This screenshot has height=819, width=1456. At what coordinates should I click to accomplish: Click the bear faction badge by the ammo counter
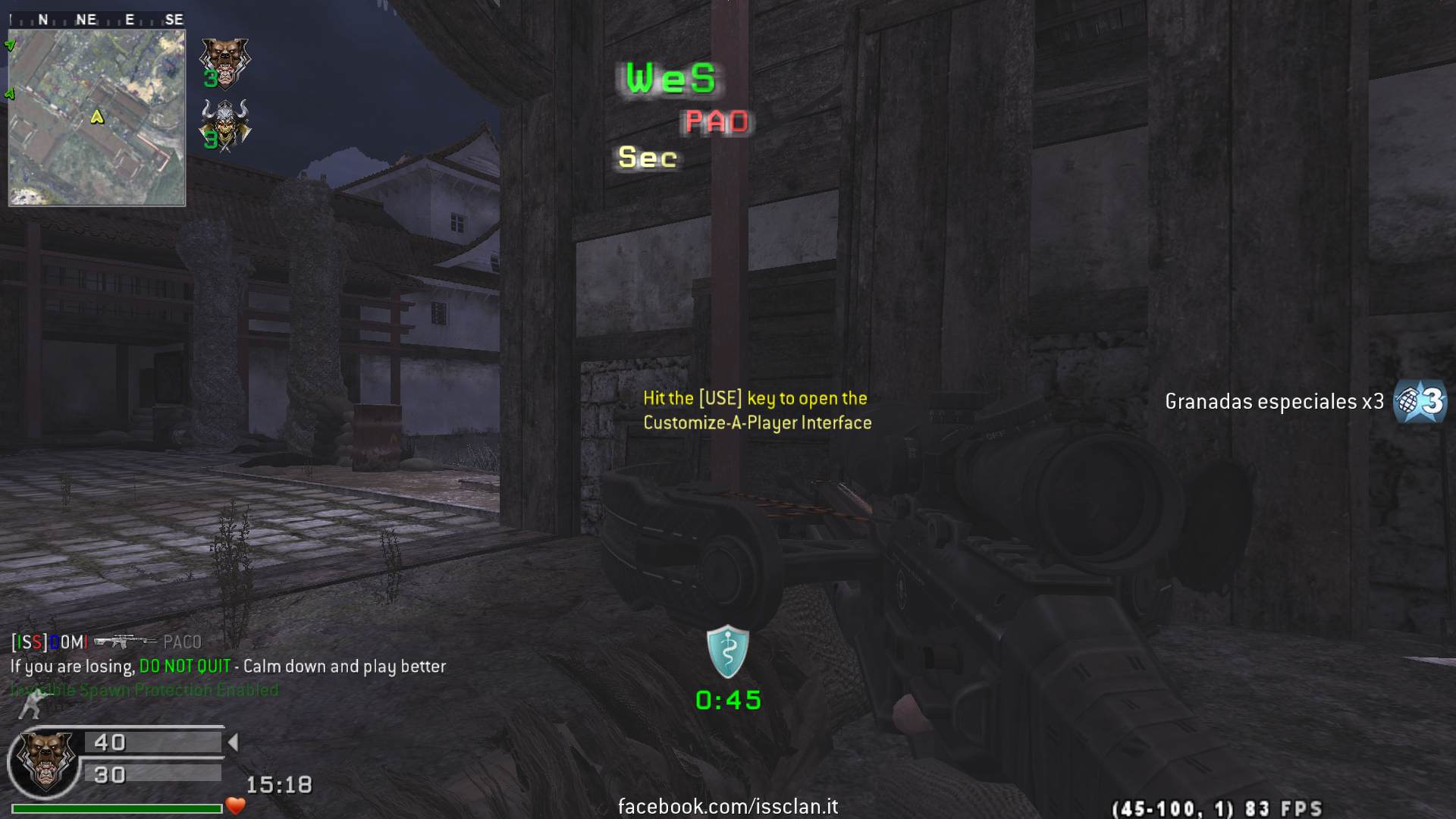pos(46,761)
